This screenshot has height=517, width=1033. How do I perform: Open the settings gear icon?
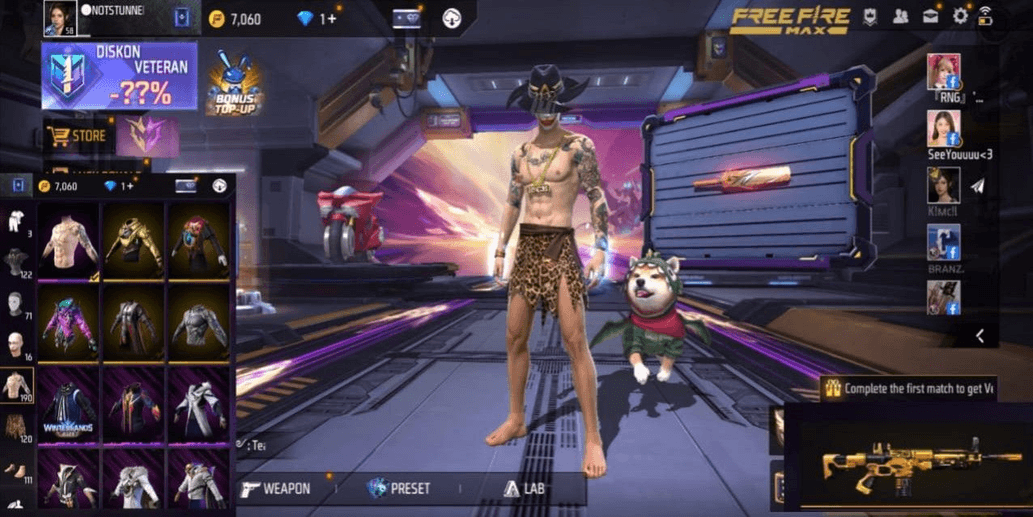960,17
